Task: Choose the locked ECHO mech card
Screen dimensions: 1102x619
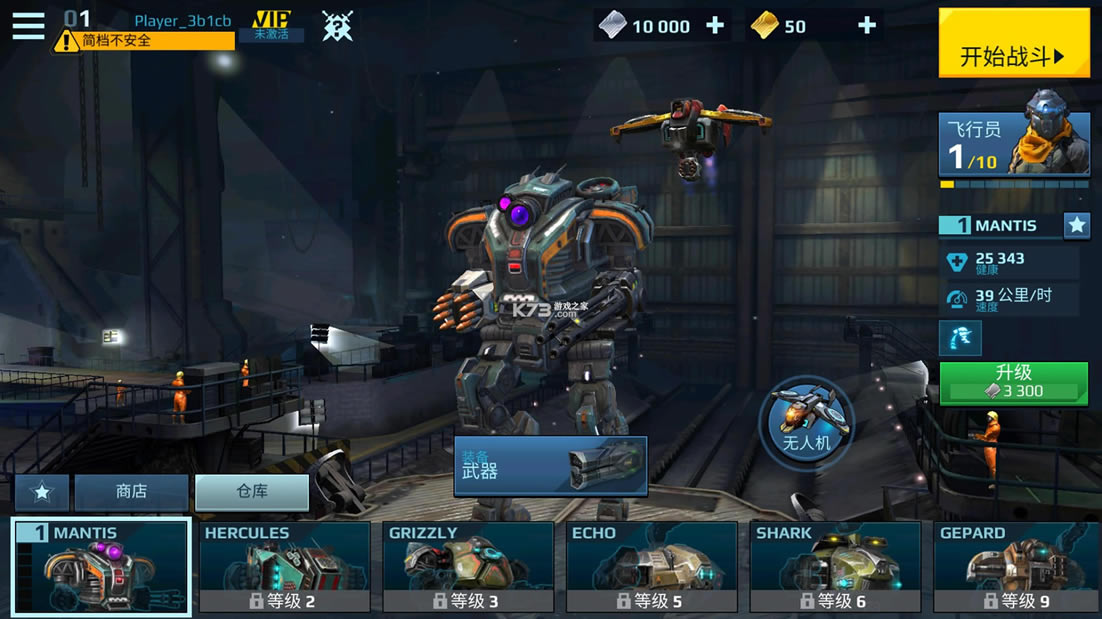Action: (651, 566)
